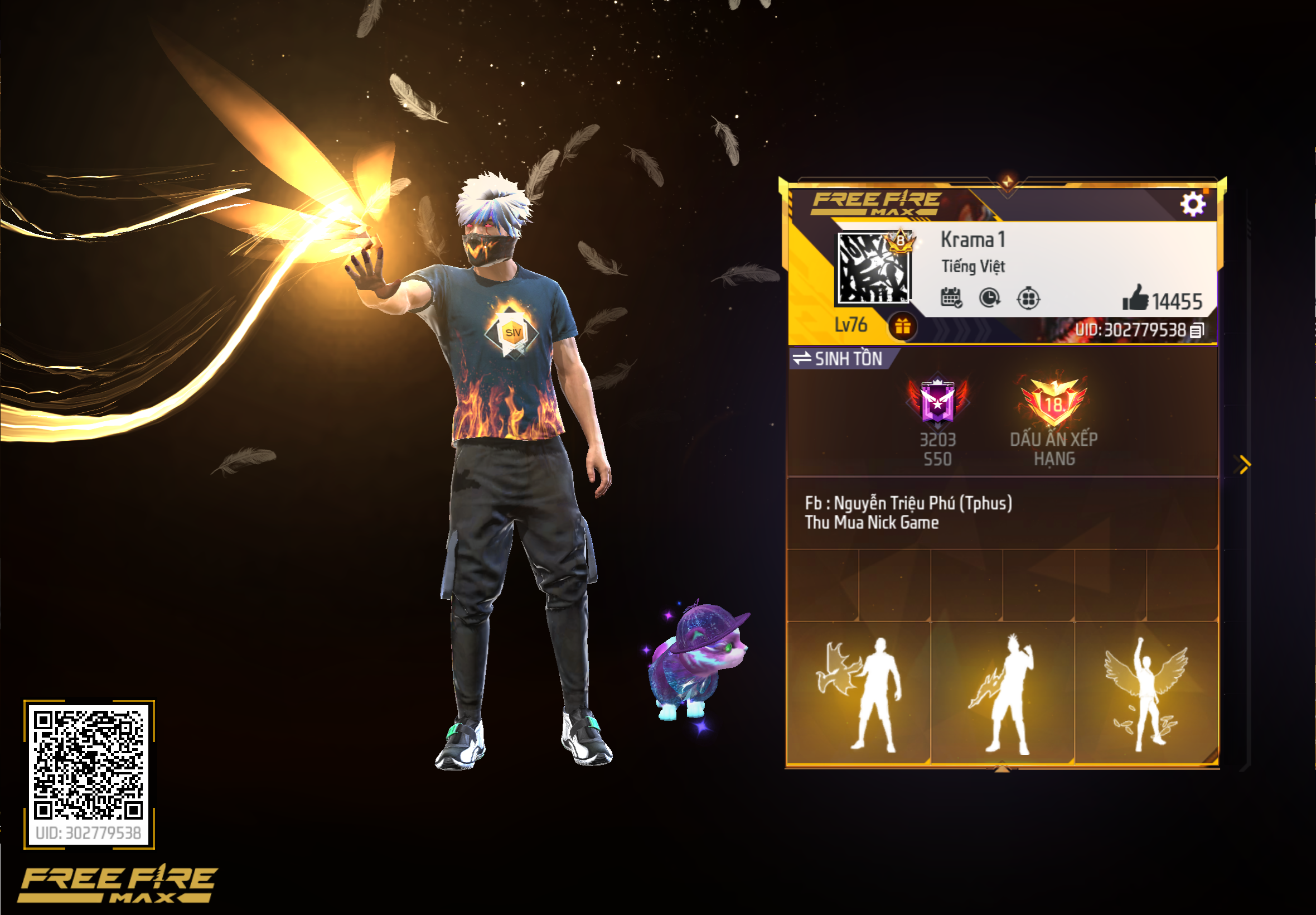
Task: Switch to the SINH TỒN tab
Action: coord(850,359)
